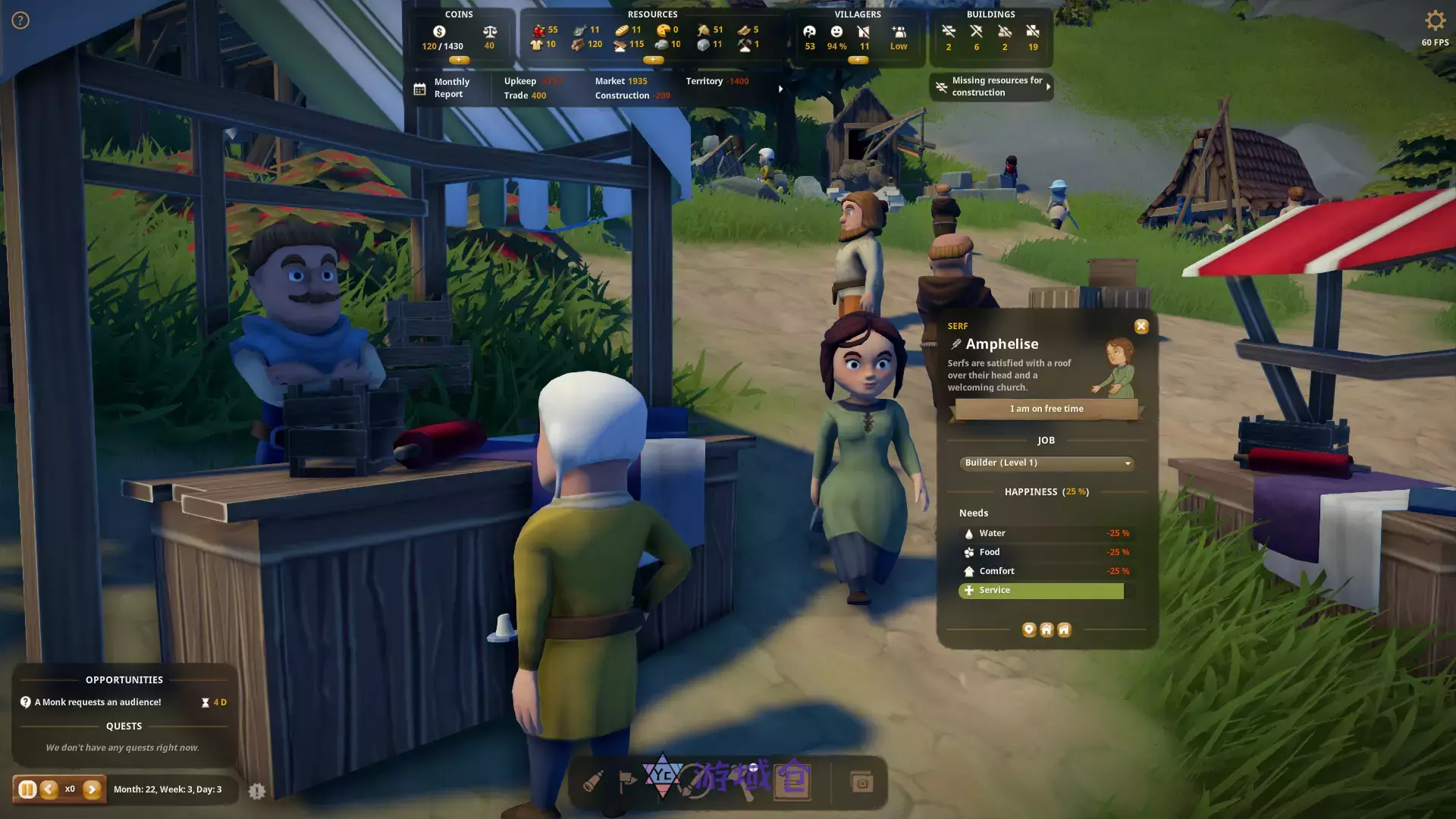Viewport: 1456px width, 819px height.
Task: Open the trade balance scales icon
Action: click(490, 32)
